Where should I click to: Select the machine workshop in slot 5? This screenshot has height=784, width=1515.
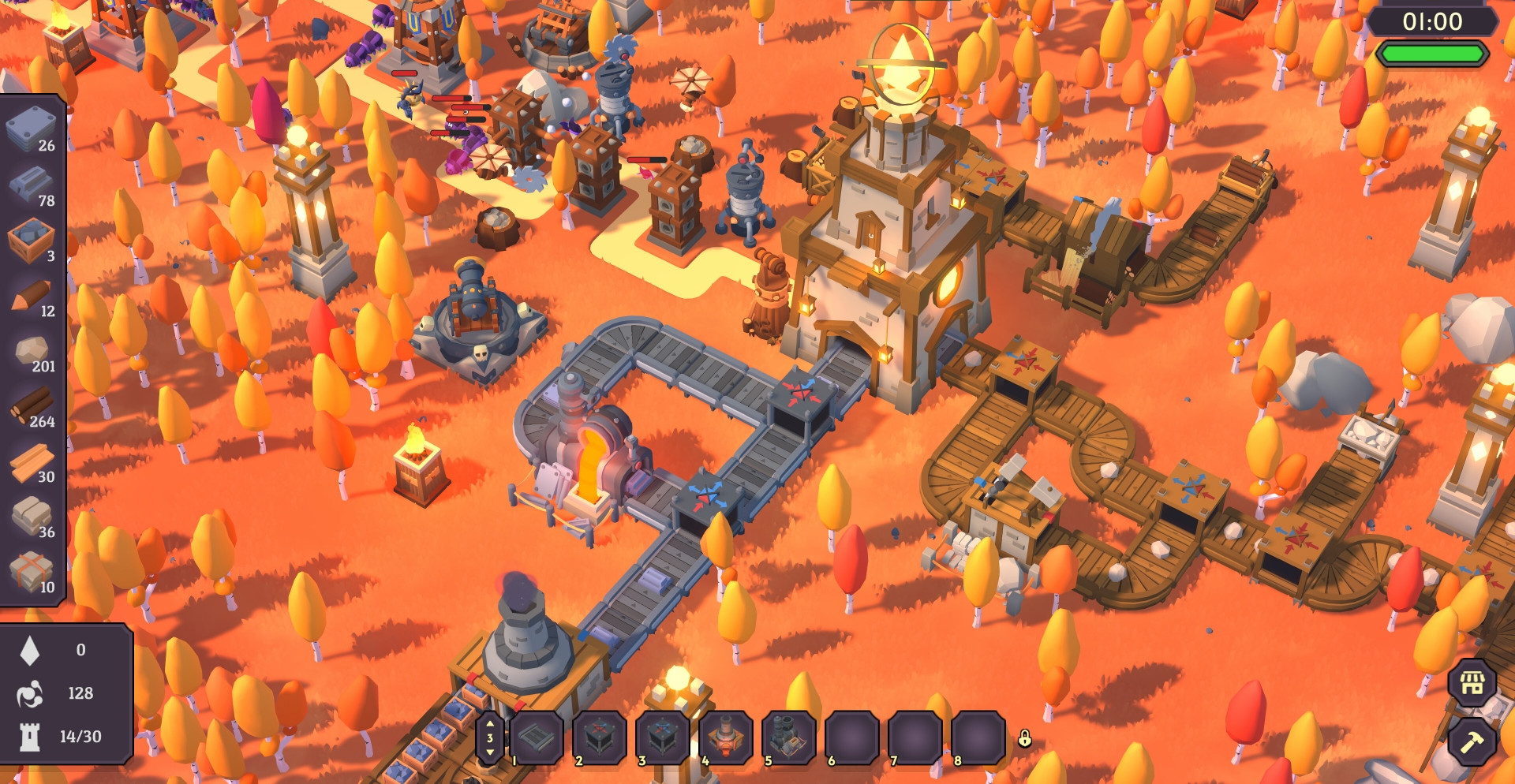pyautogui.click(x=788, y=738)
